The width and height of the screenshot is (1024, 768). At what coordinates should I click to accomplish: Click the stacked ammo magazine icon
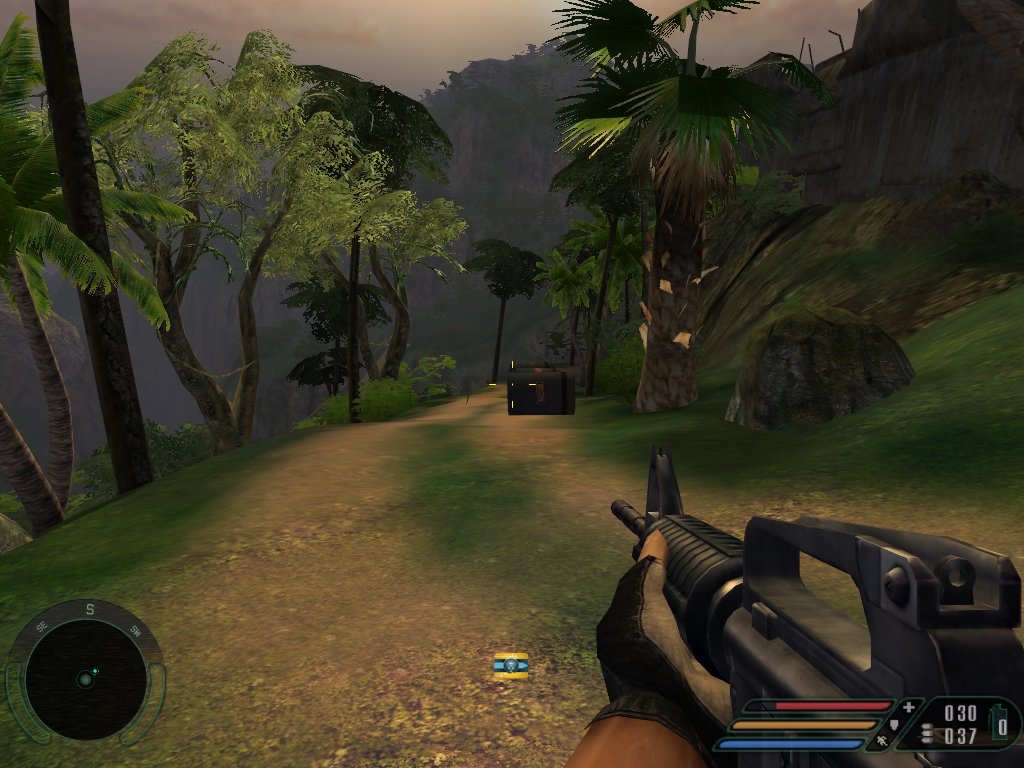click(x=927, y=733)
